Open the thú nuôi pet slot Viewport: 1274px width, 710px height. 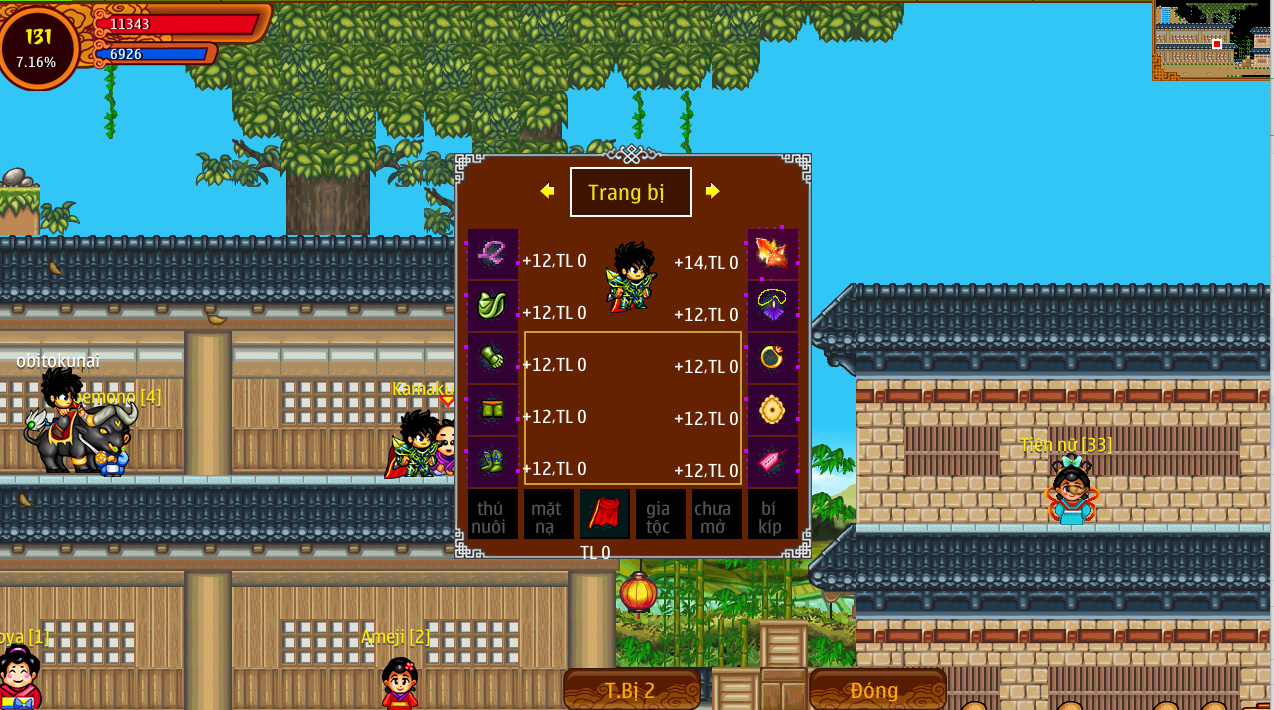492,515
